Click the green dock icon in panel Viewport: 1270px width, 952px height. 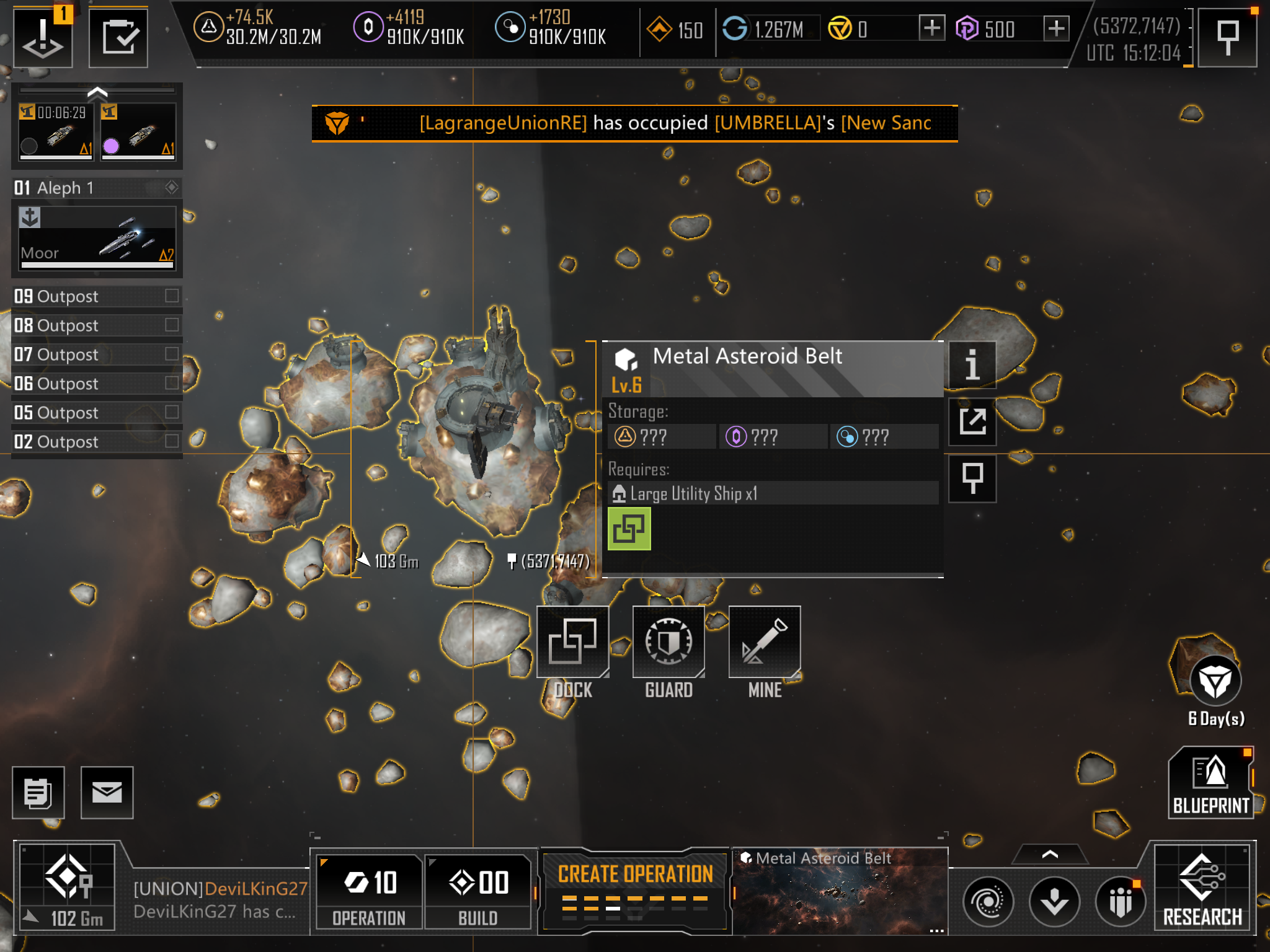629,529
